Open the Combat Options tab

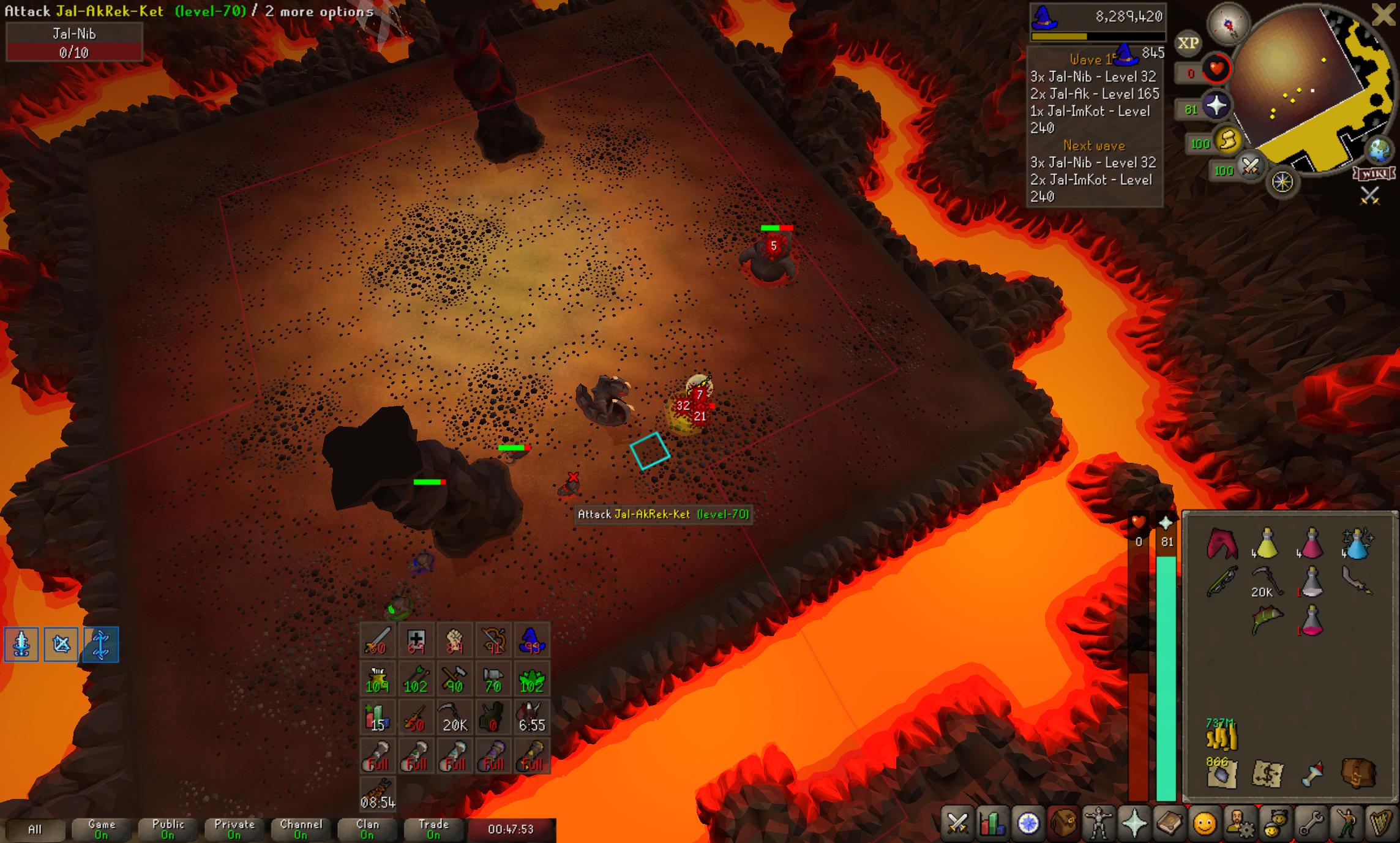(957, 823)
